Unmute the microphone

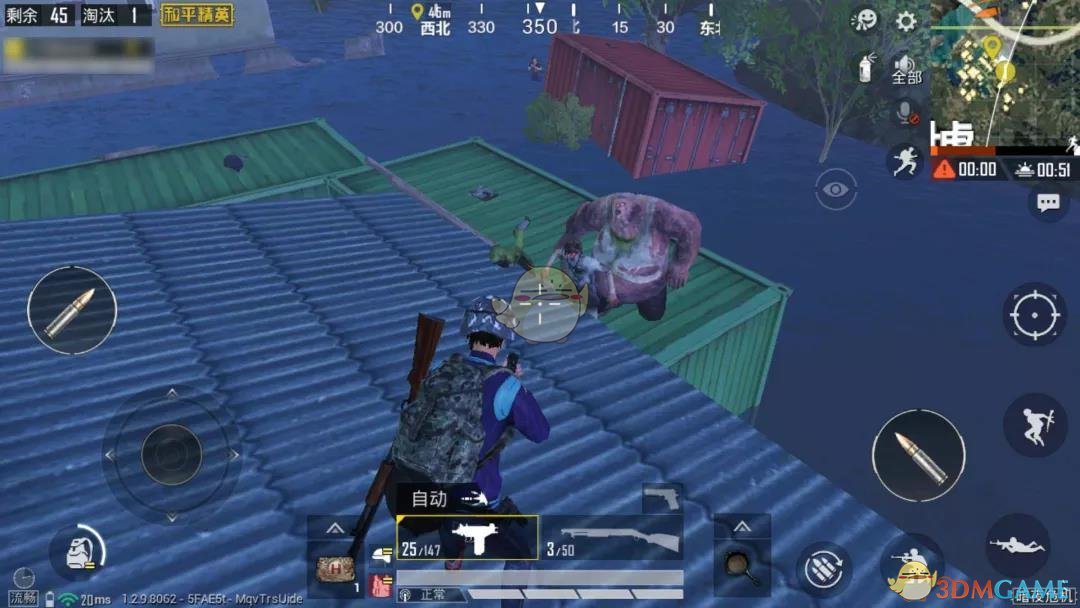907,113
